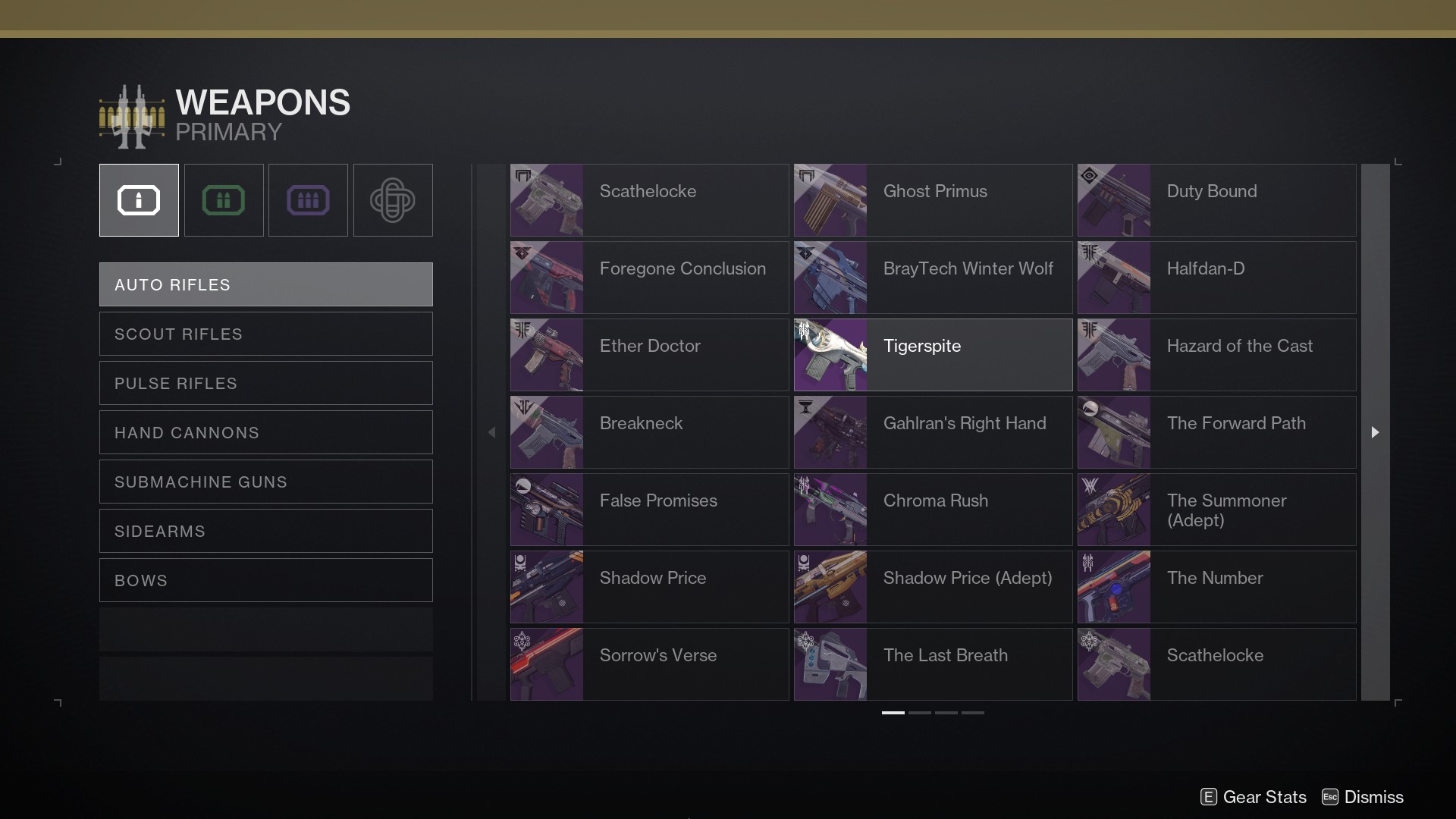Click the right page navigation arrow
The height and width of the screenshot is (819, 1456).
(x=1375, y=432)
